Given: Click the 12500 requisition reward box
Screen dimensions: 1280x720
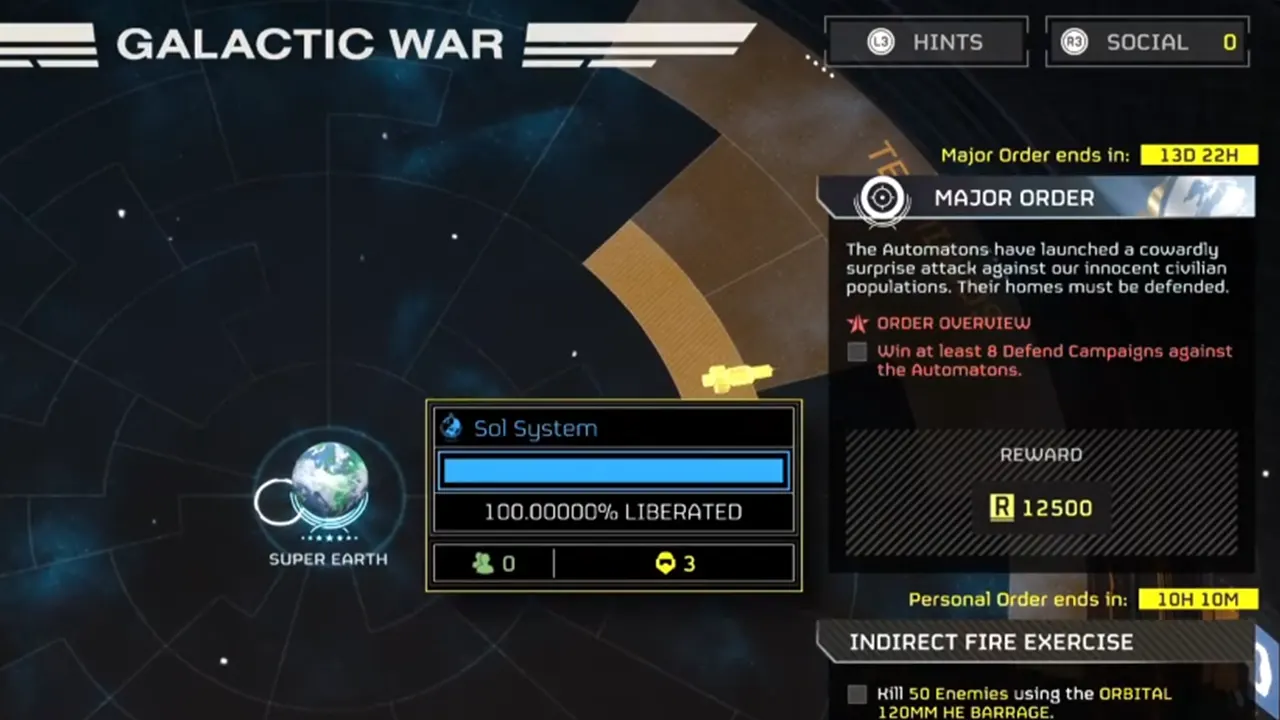Looking at the screenshot, I should [x=1041, y=507].
